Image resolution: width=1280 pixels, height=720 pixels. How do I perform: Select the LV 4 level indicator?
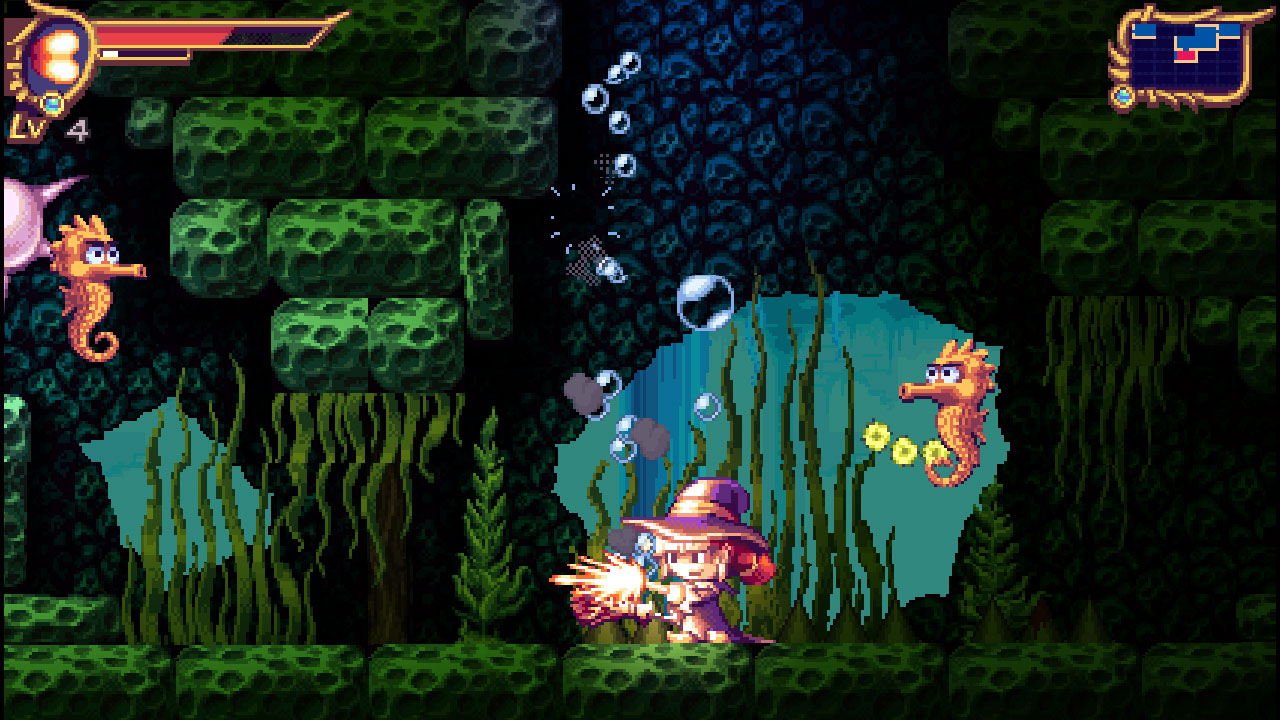tap(45, 128)
